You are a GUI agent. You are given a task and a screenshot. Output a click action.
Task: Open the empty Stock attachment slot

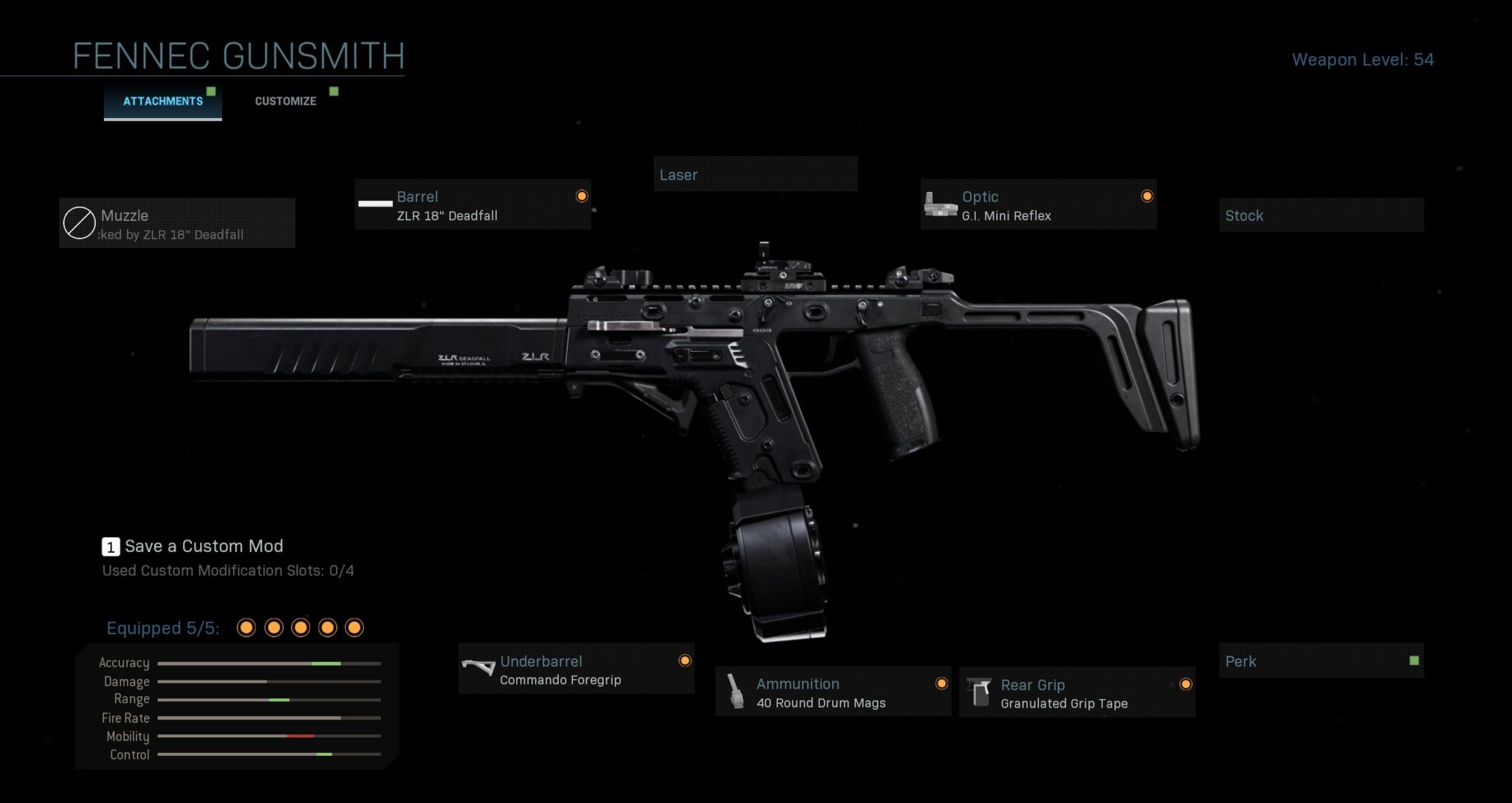point(1322,215)
